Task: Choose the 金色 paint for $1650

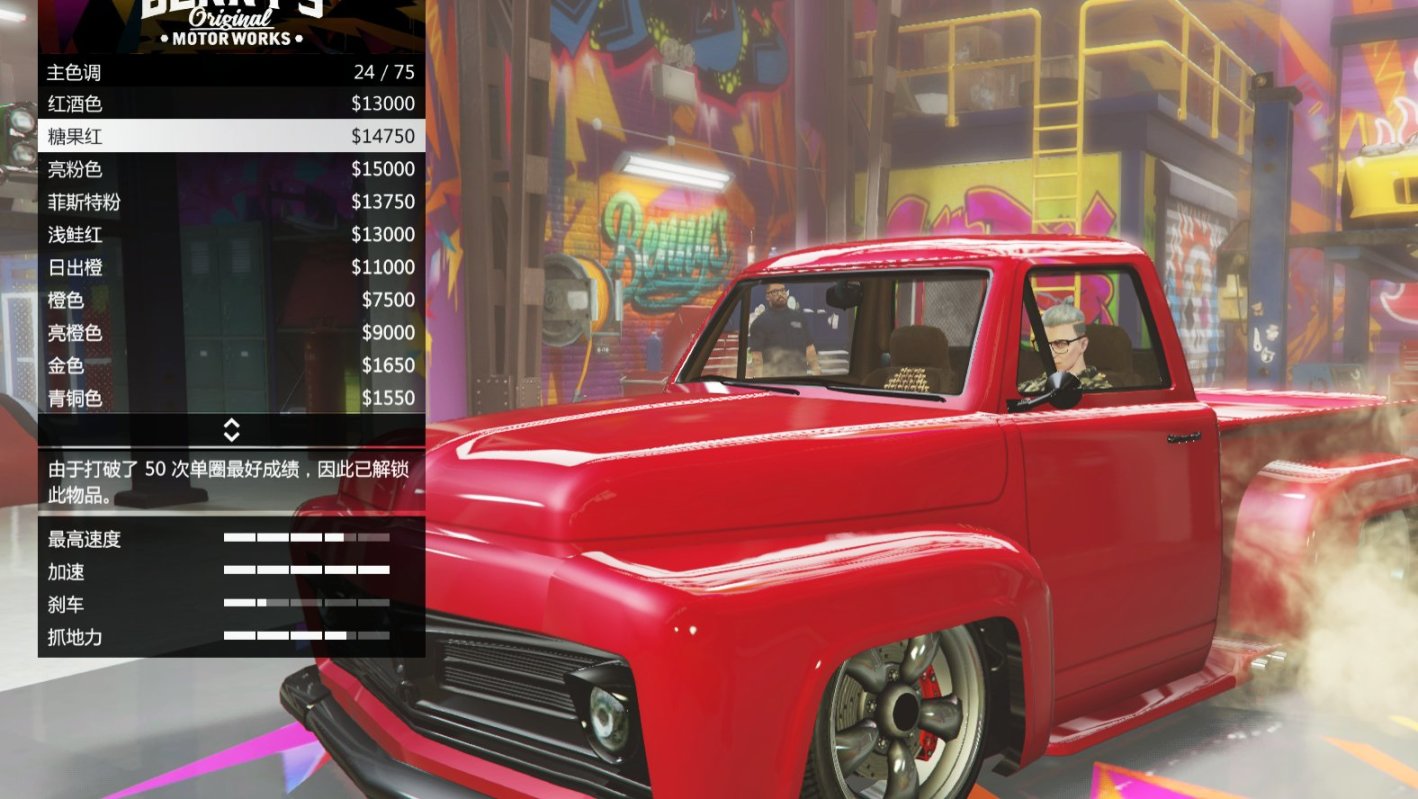Action: [228, 366]
